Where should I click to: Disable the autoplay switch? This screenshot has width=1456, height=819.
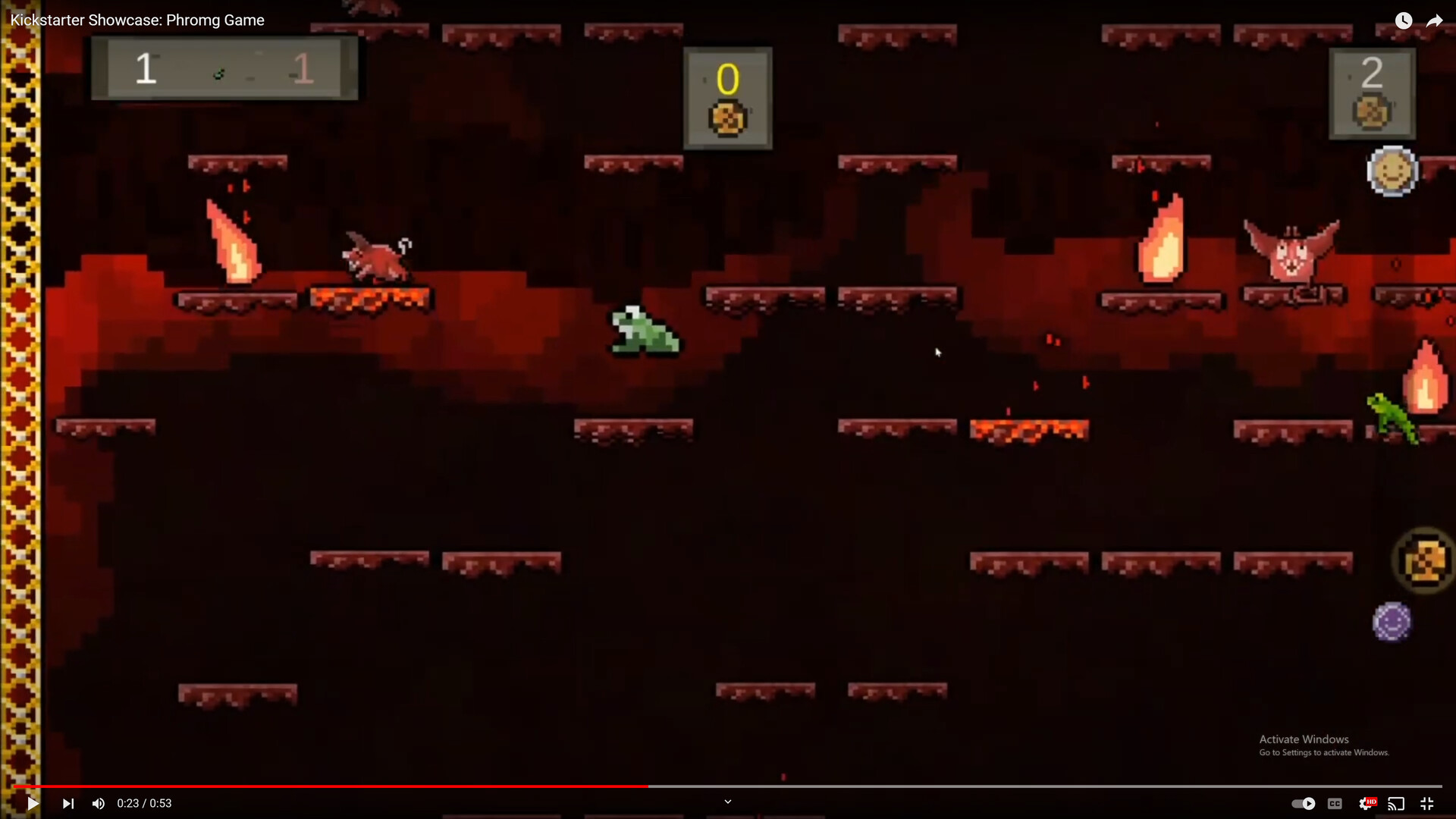click(1304, 803)
